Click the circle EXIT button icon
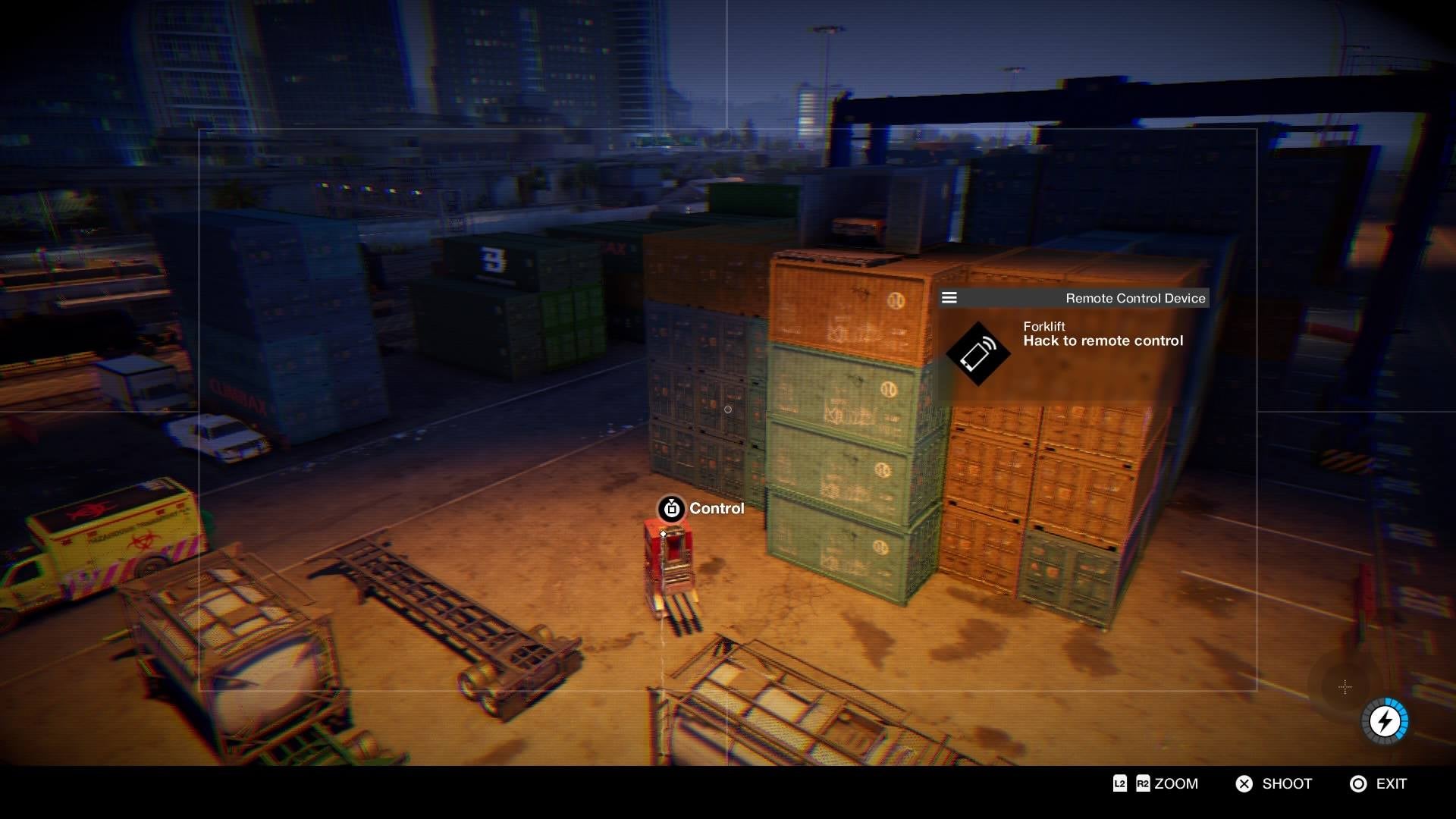Image resolution: width=1456 pixels, height=819 pixels. 1358,784
